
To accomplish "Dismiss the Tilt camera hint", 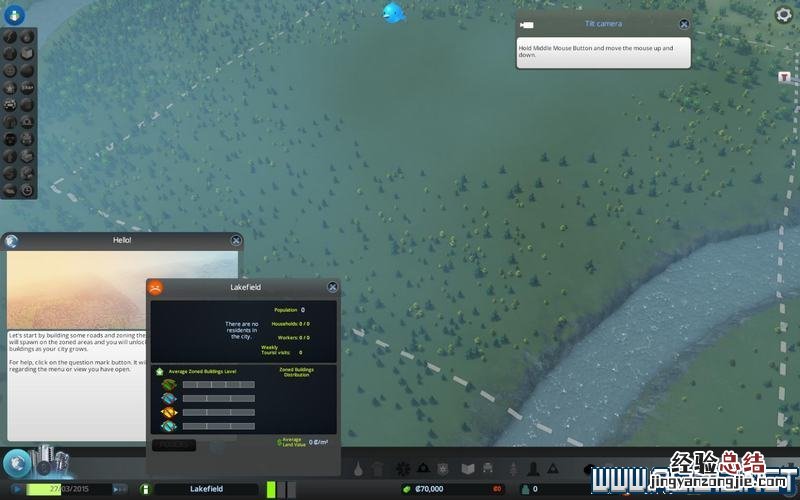I will 684,24.
